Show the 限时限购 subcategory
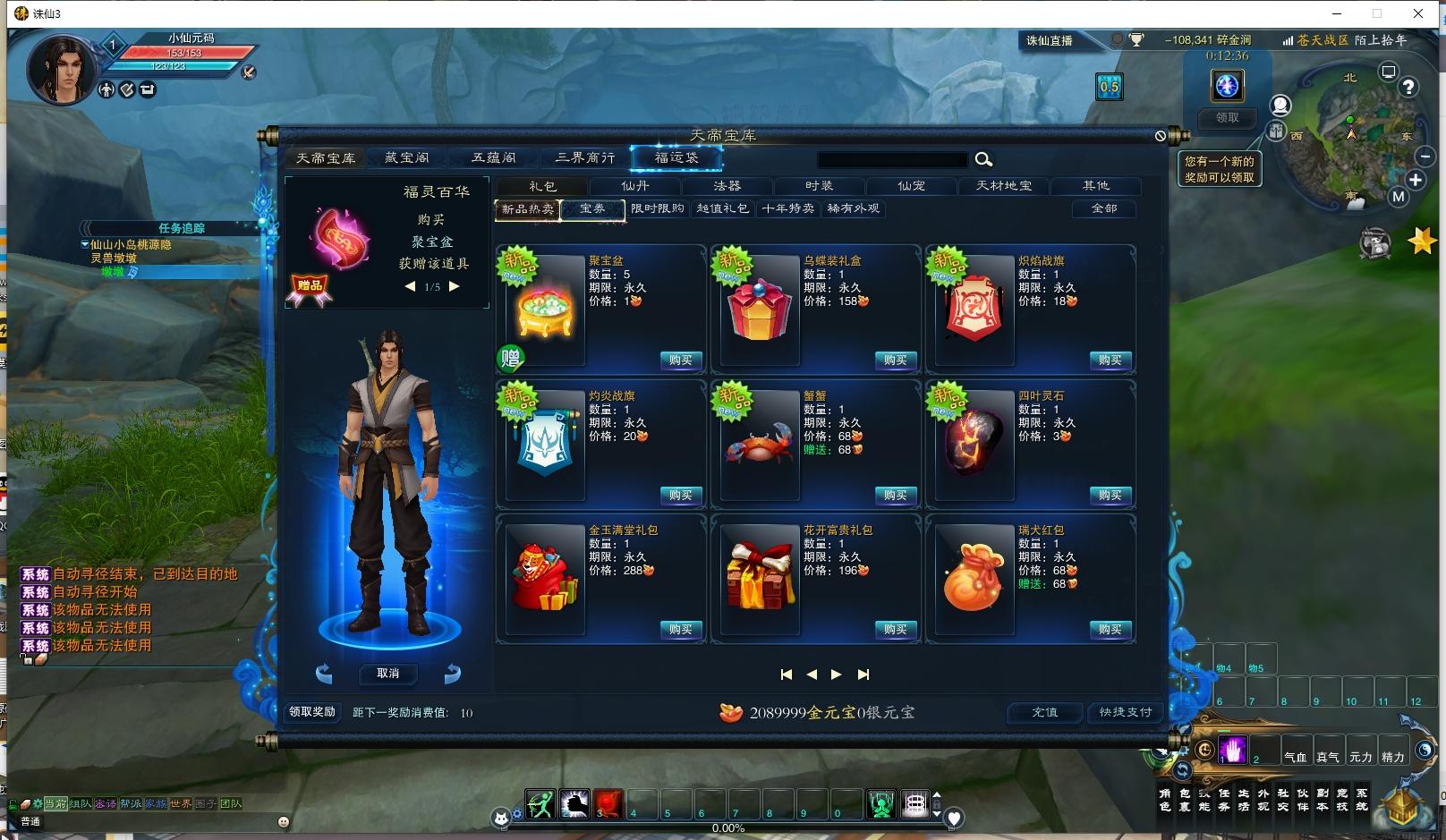The width and height of the screenshot is (1446, 840). (658, 208)
